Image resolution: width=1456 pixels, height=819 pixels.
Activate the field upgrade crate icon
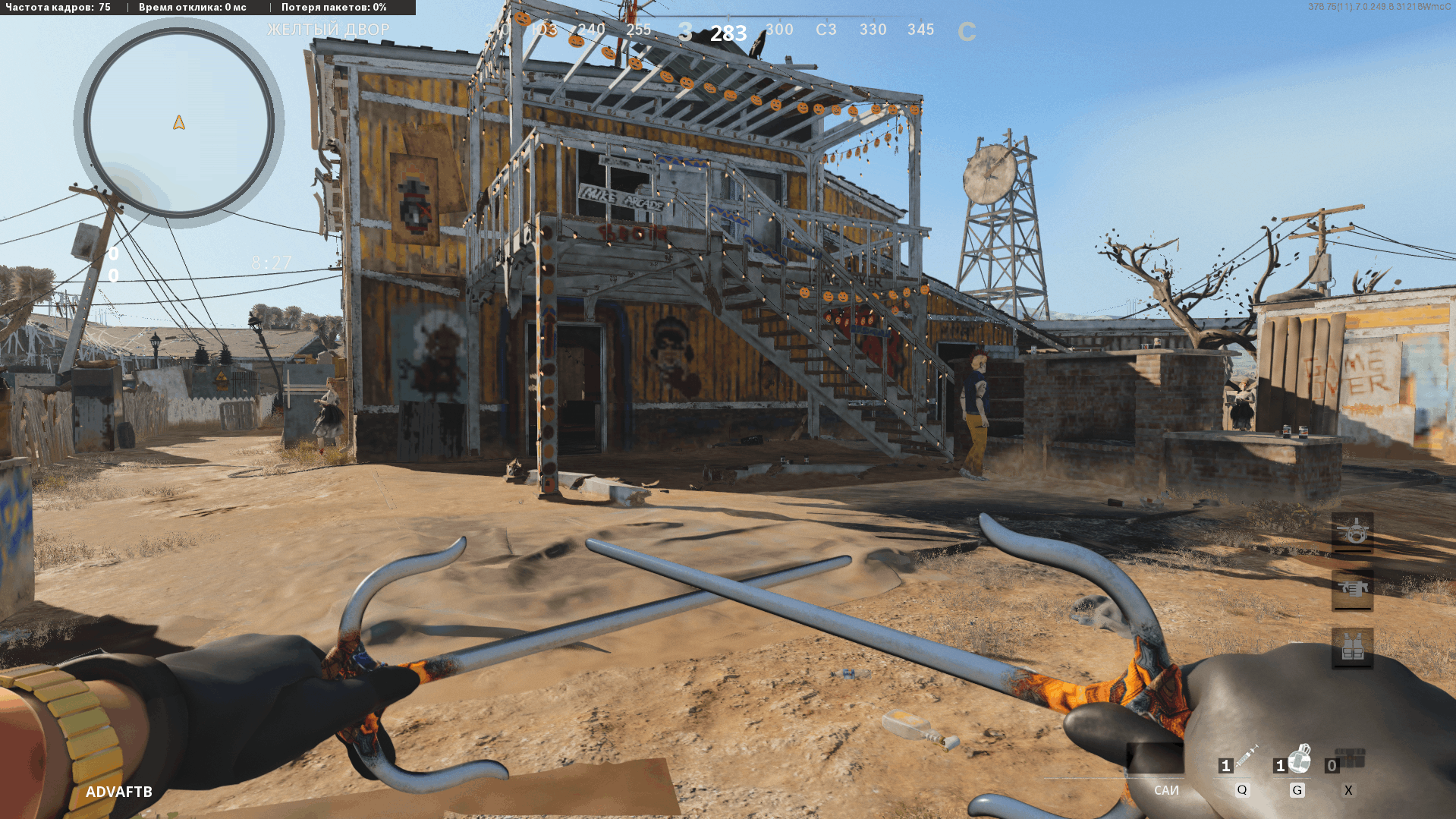1351,758
